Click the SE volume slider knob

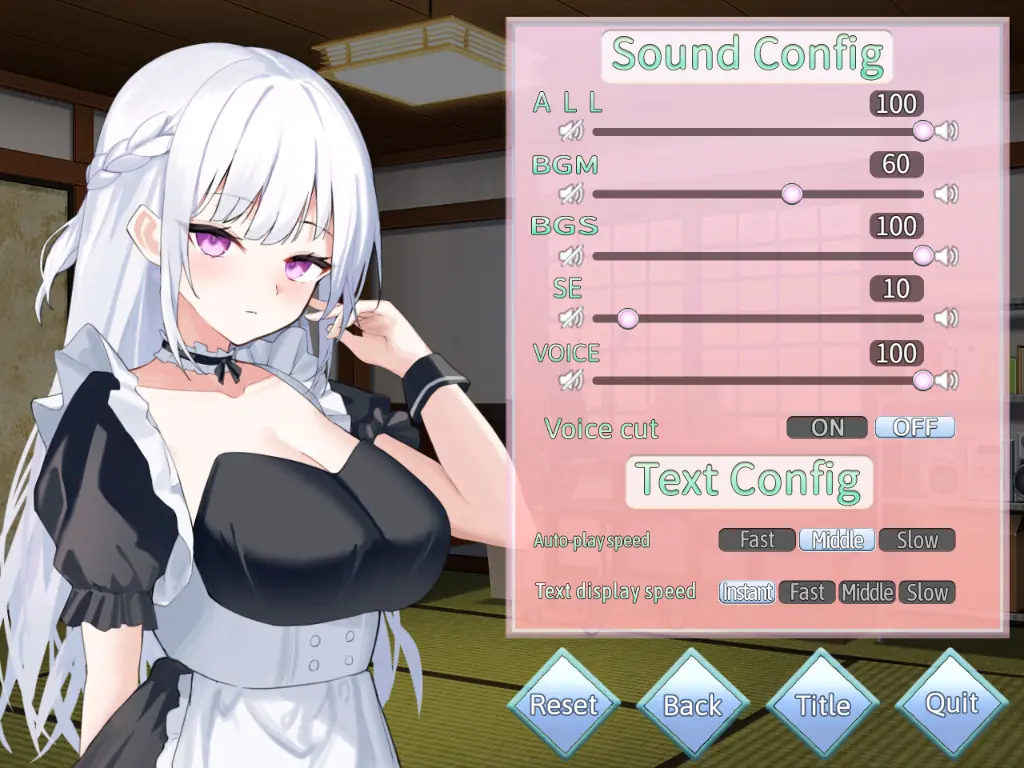627,318
